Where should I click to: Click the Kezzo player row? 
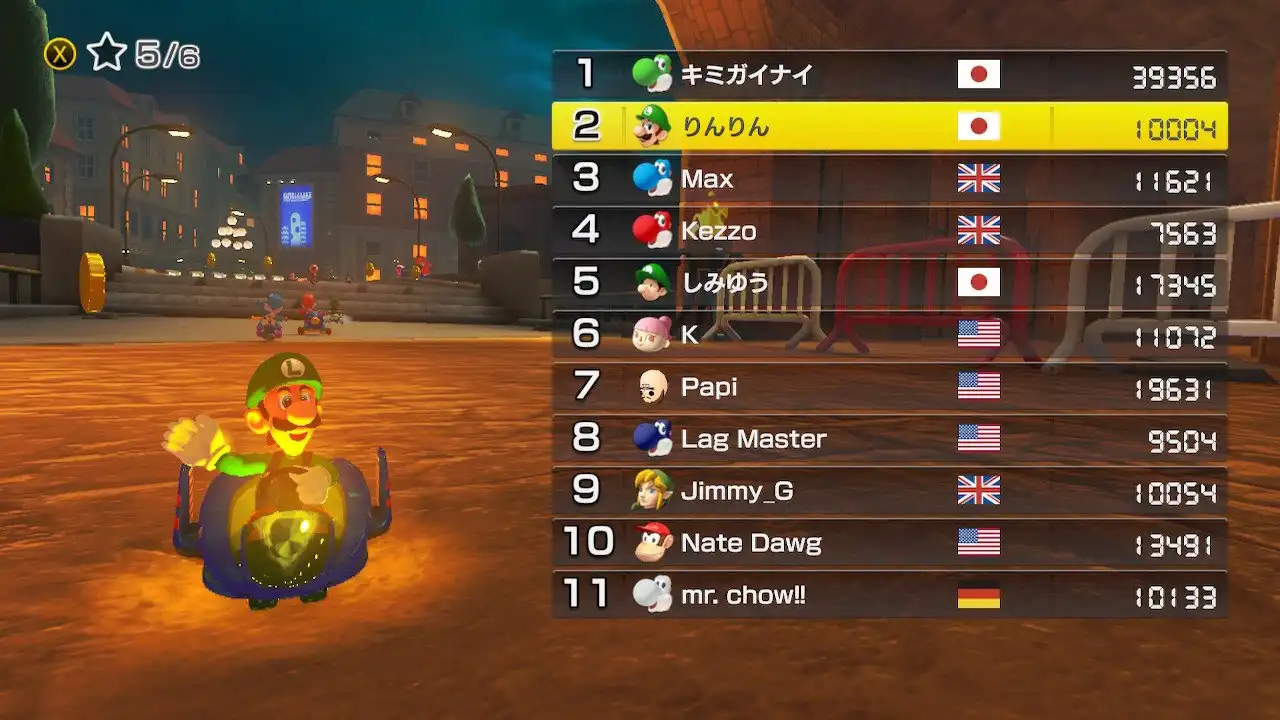click(x=889, y=231)
